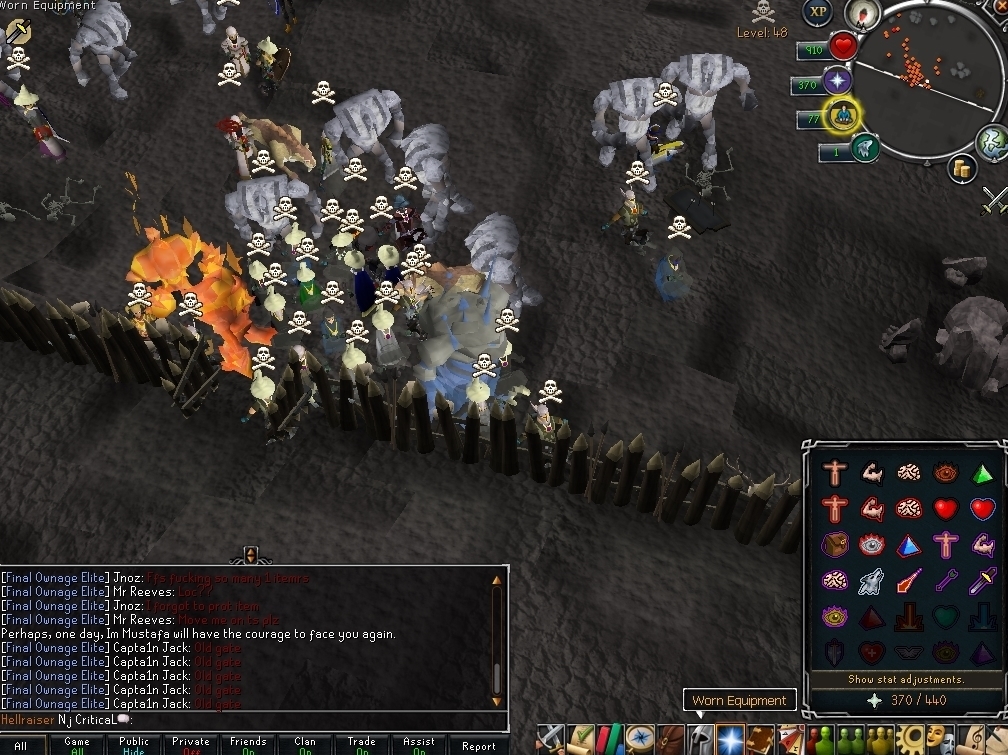Open the XP counter button
Image resolution: width=1008 pixels, height=755 pixels.
click(818, 13)
